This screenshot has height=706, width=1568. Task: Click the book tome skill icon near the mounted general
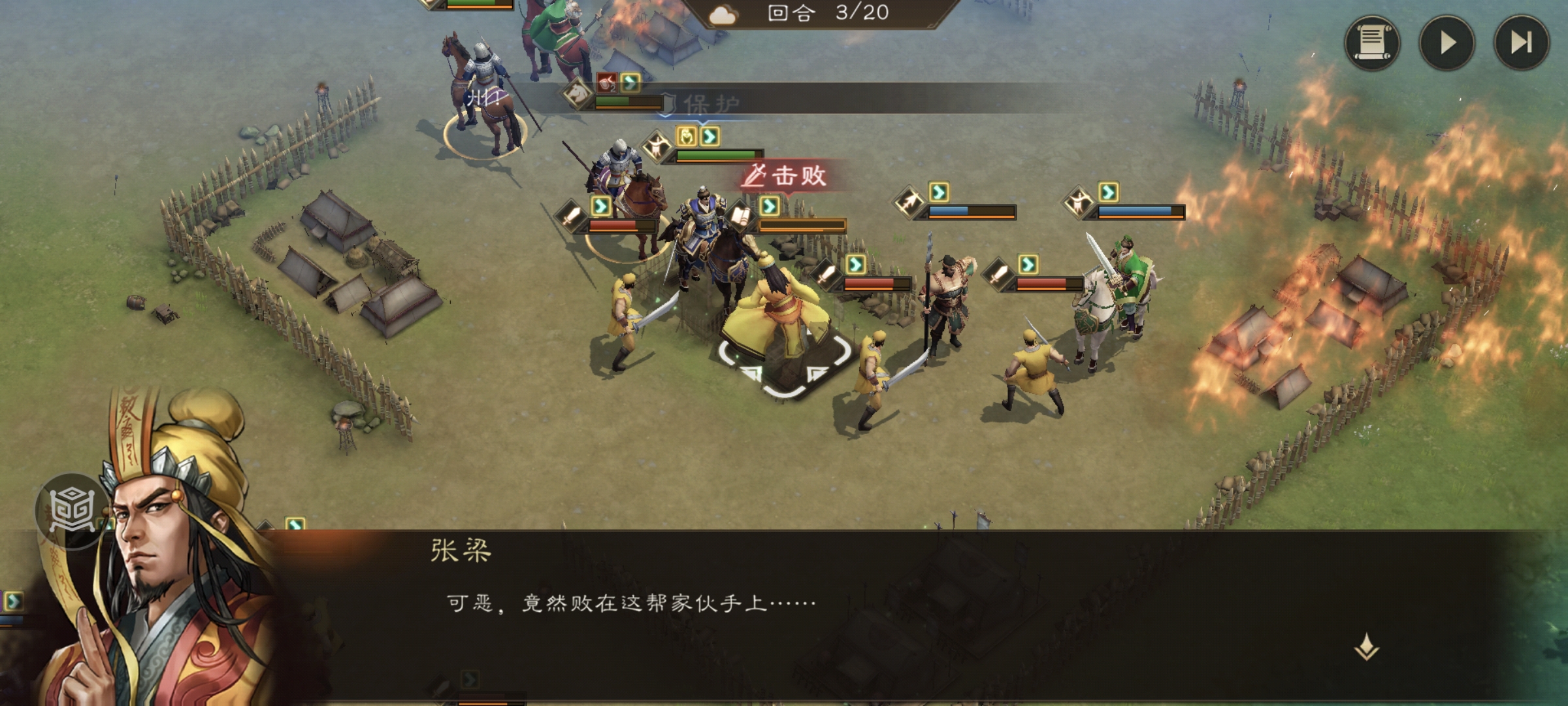click(x=741, y=216)
